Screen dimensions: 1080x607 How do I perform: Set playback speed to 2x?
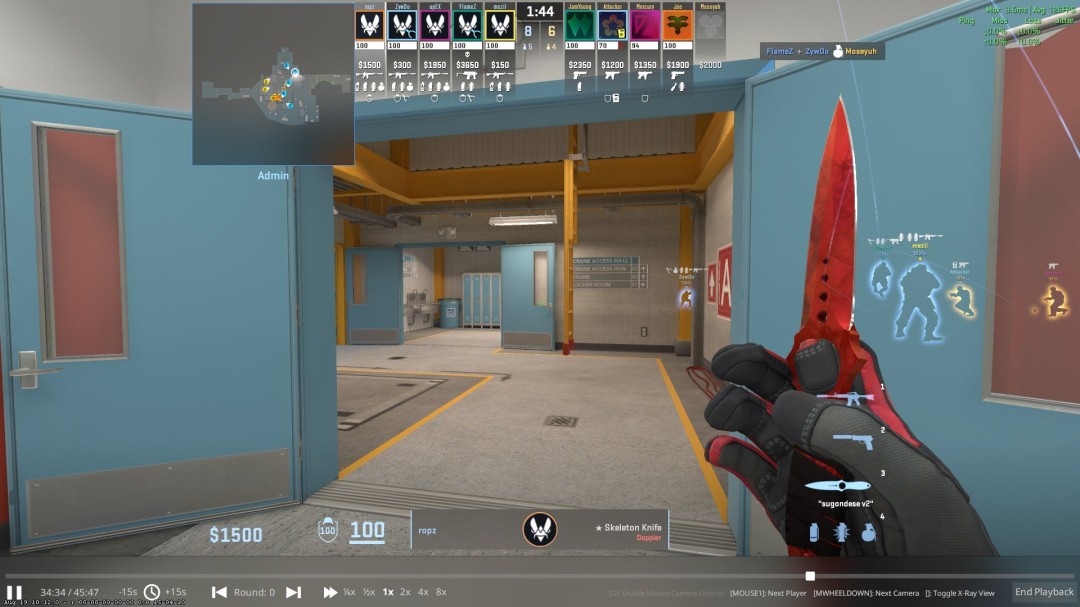tap(405, 592)
